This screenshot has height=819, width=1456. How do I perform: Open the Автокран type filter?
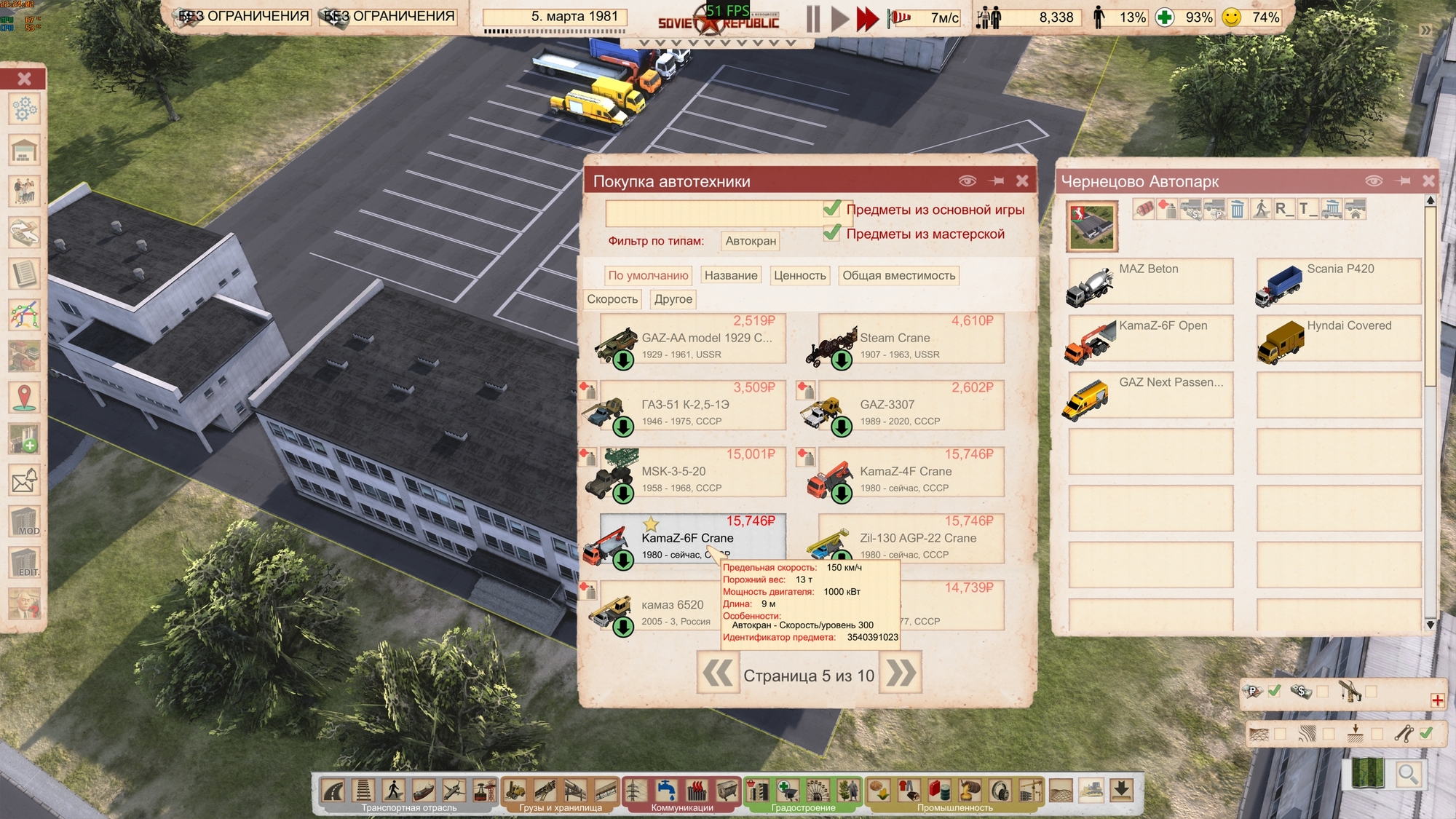click(751, 241)
